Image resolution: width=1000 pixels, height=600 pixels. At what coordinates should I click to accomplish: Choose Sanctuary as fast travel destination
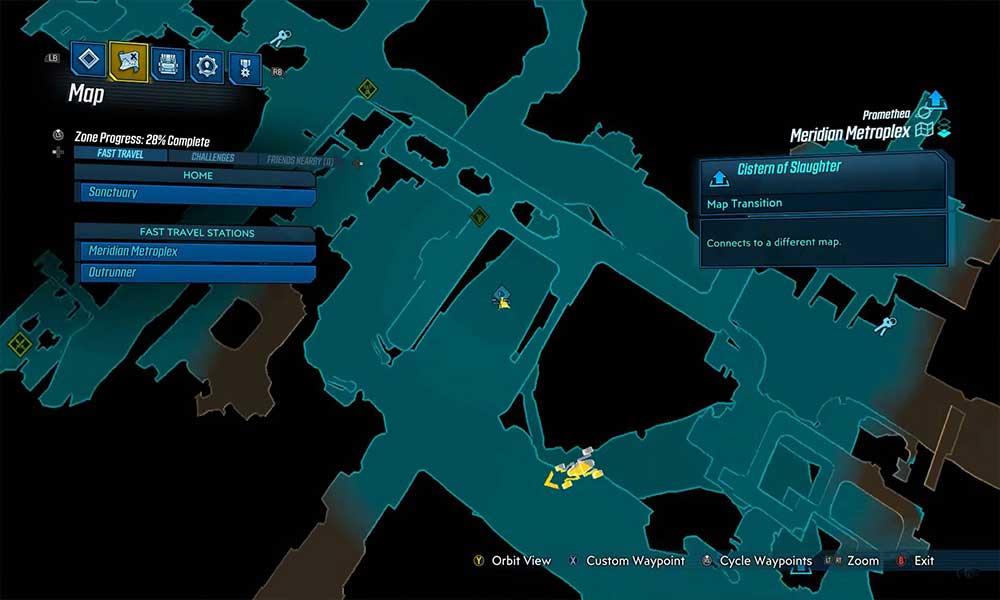[x=197, y=193]
